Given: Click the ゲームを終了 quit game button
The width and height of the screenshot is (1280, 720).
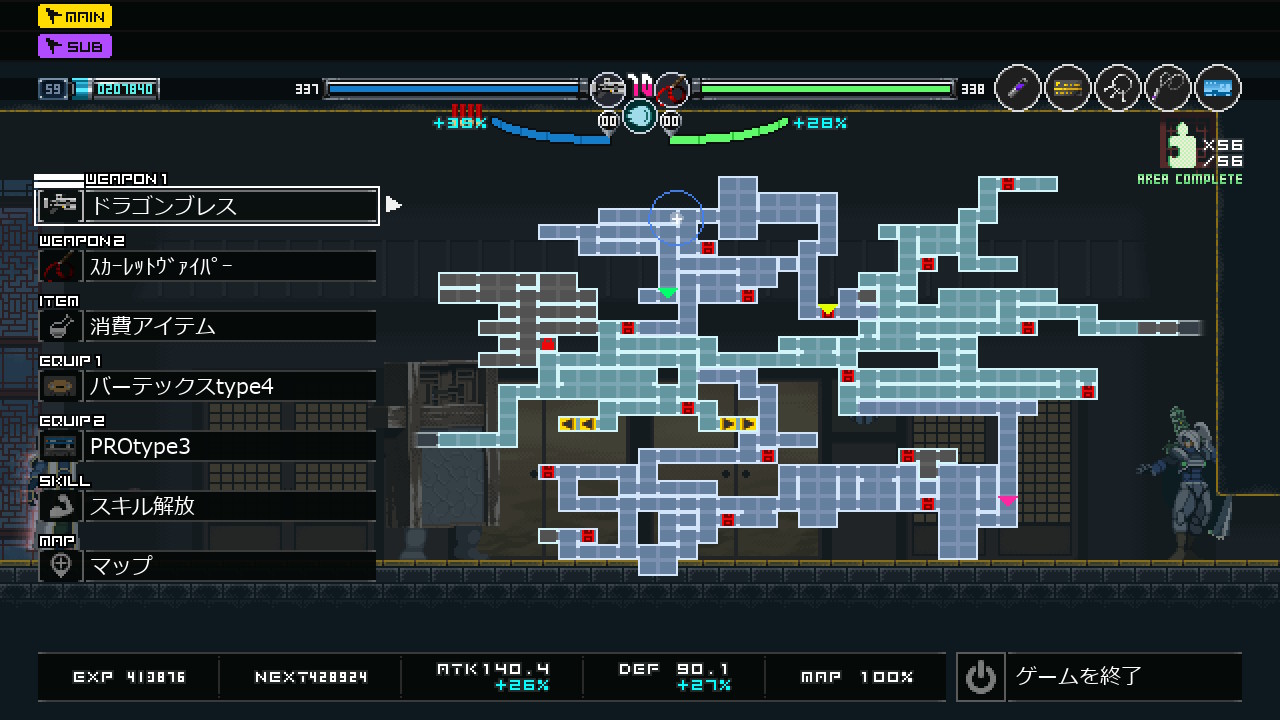Looking at the screenshot, I should (1098, 677).
